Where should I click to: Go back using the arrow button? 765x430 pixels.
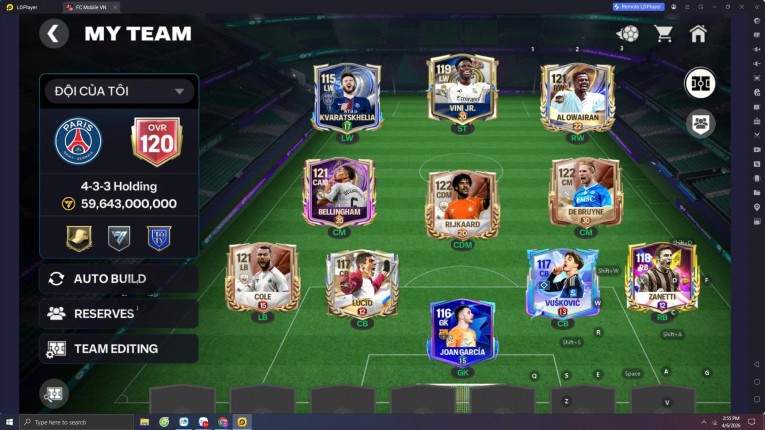pos(53,34)
